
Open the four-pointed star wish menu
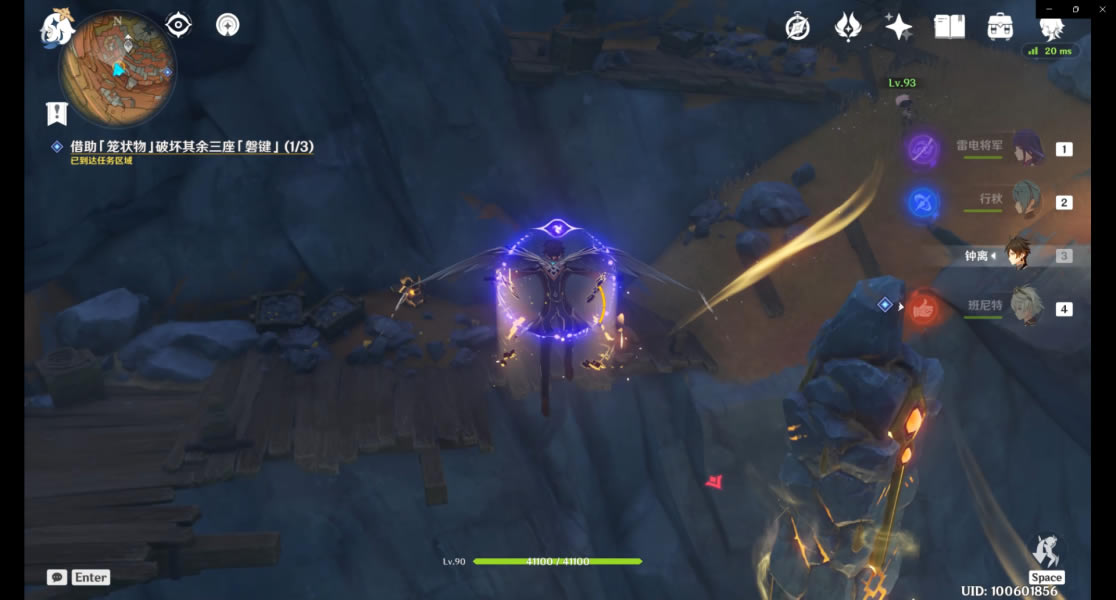tap(898, 27)
